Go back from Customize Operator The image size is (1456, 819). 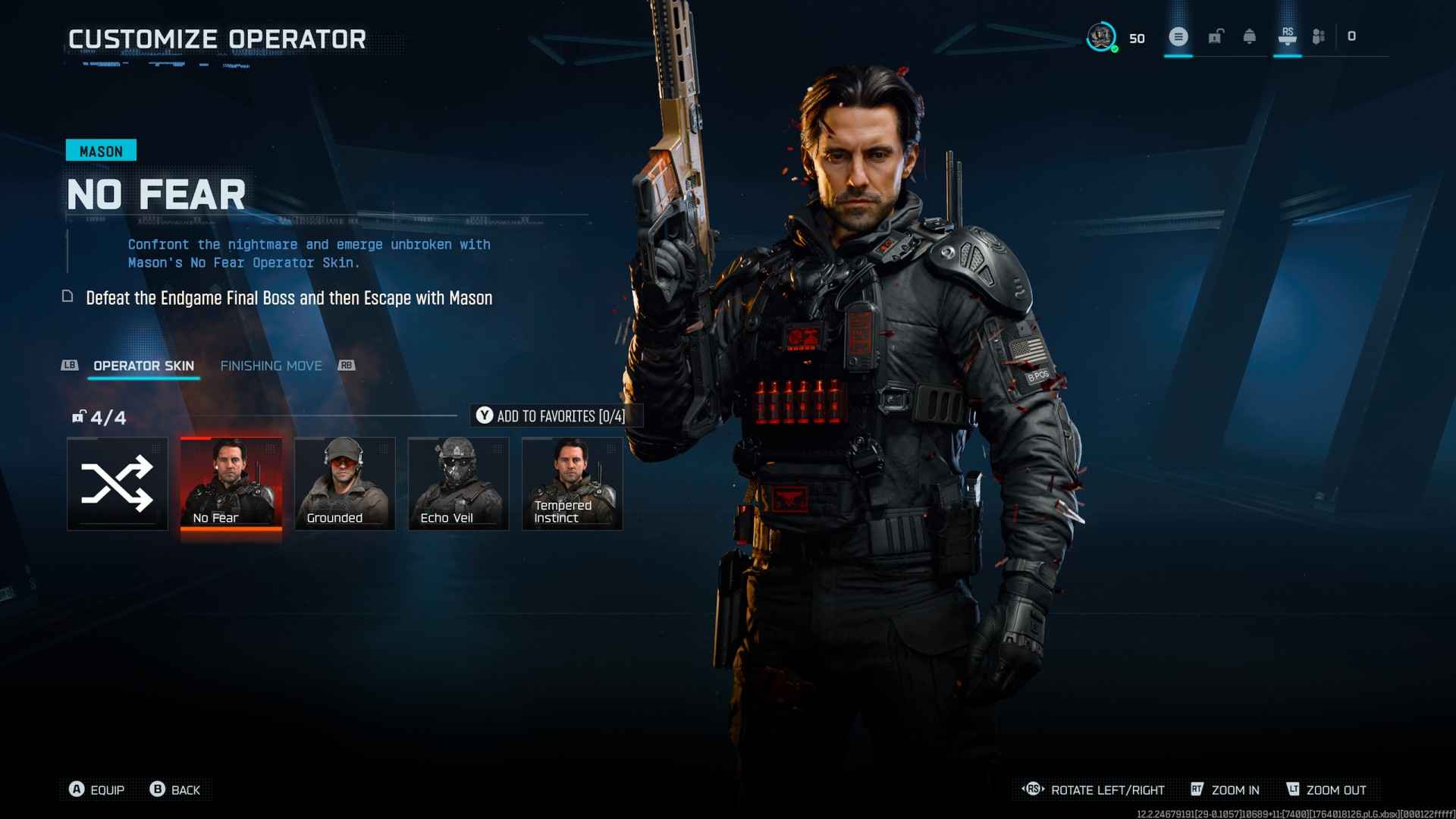tap(176, 789)
